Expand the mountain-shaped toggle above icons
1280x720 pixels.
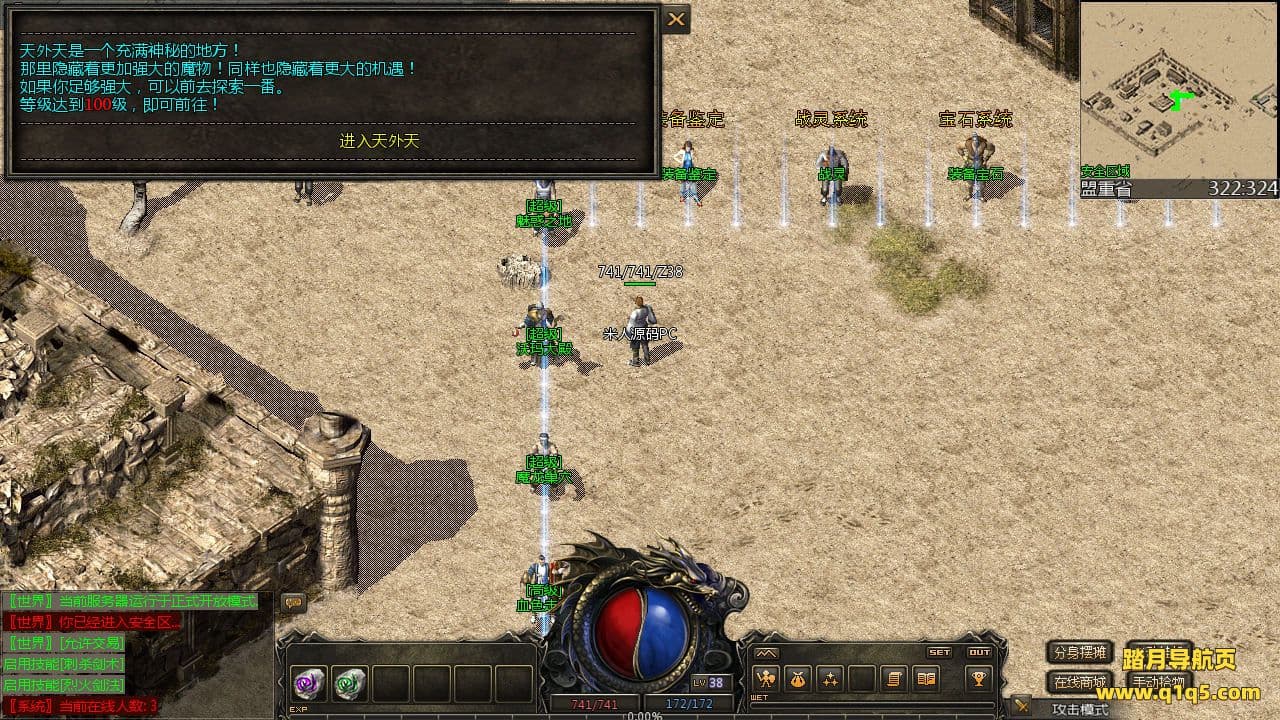point(766,653)
